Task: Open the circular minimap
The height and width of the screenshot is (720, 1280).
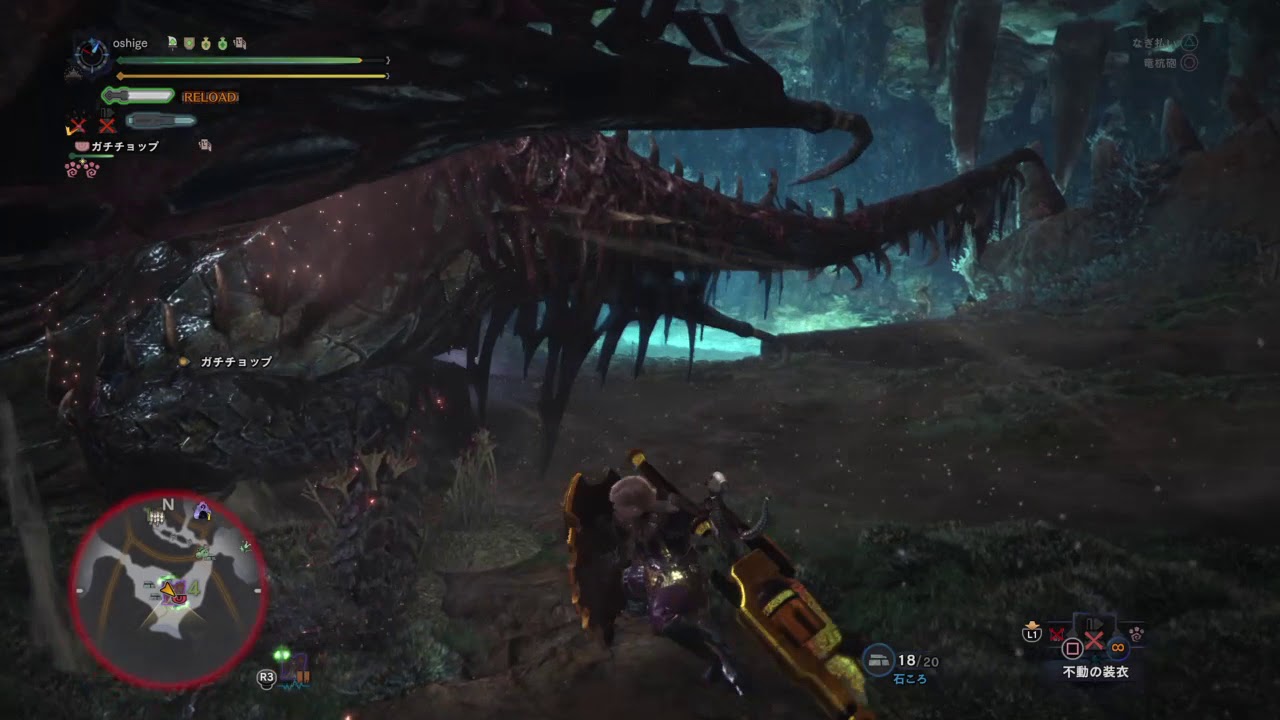Action: click(168, 590)
